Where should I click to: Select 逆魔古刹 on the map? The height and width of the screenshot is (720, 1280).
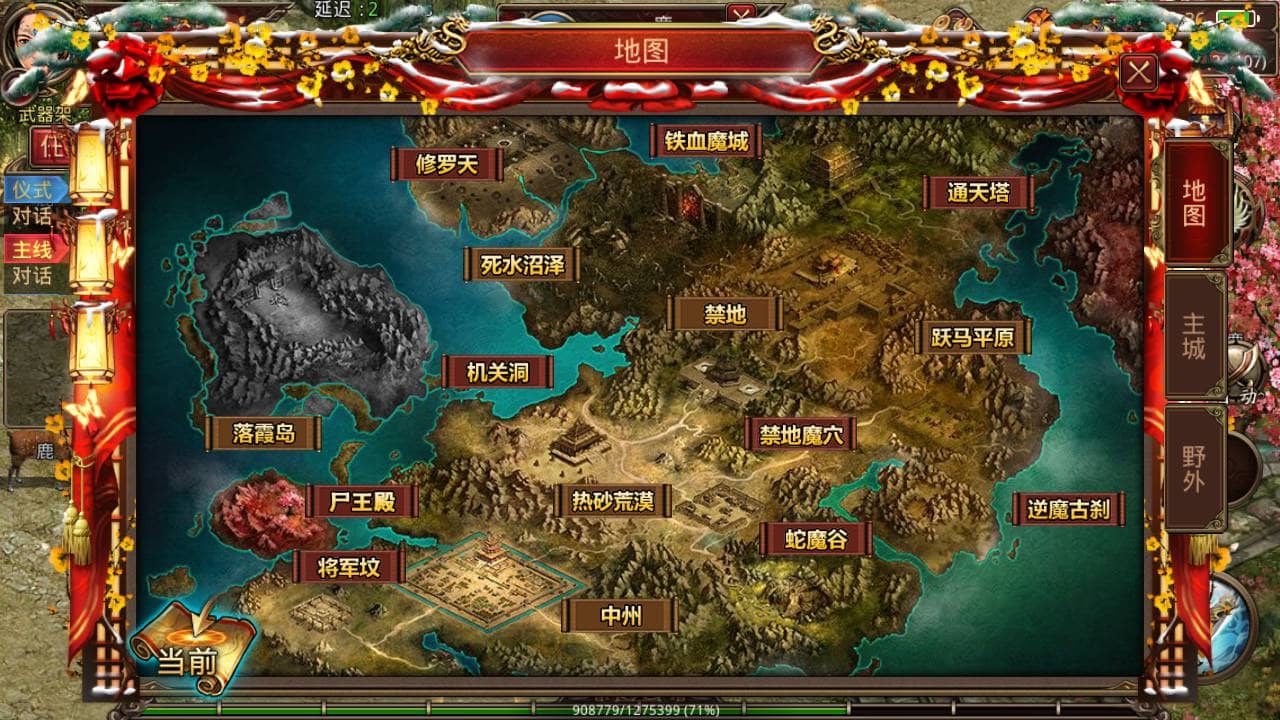tap(1068, 509)
